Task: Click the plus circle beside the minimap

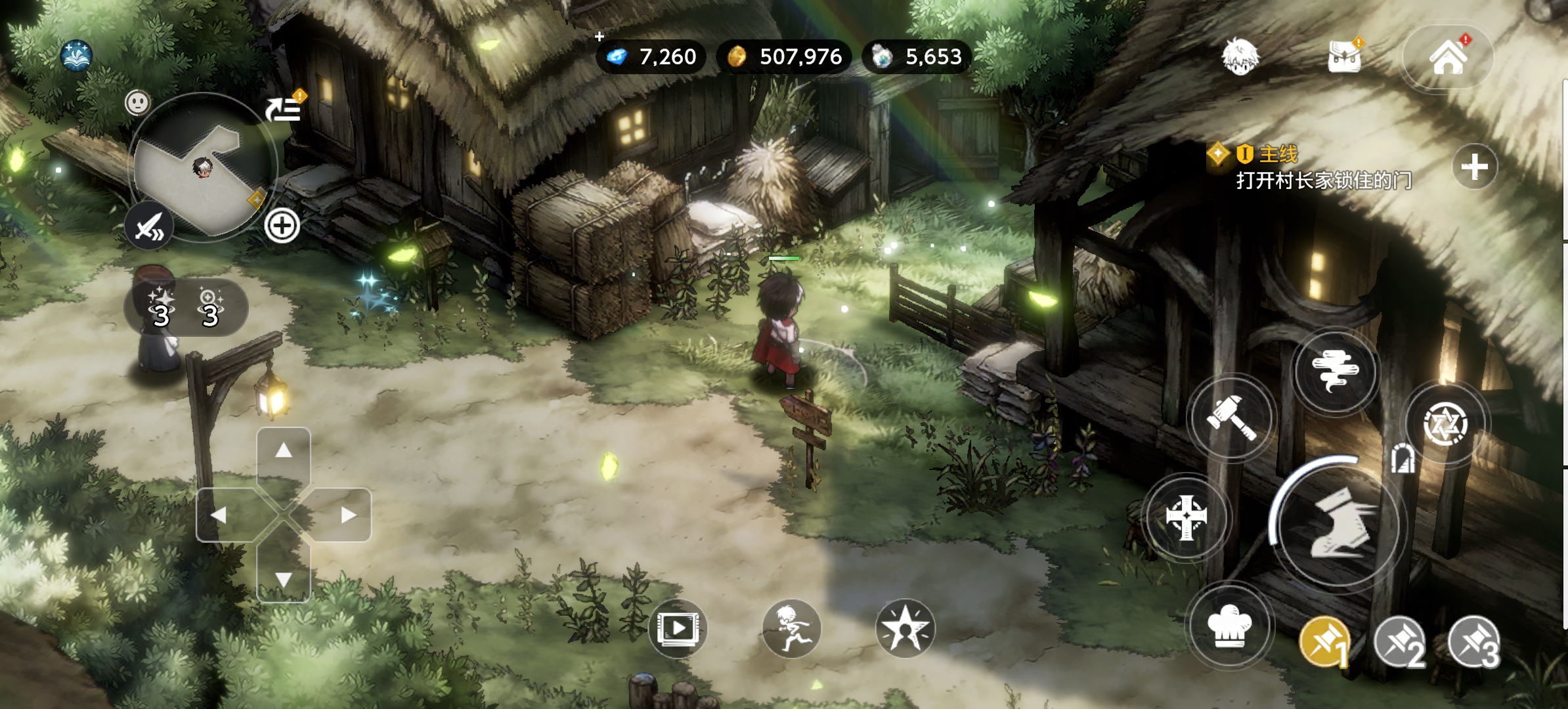Action: pos(282,226)
